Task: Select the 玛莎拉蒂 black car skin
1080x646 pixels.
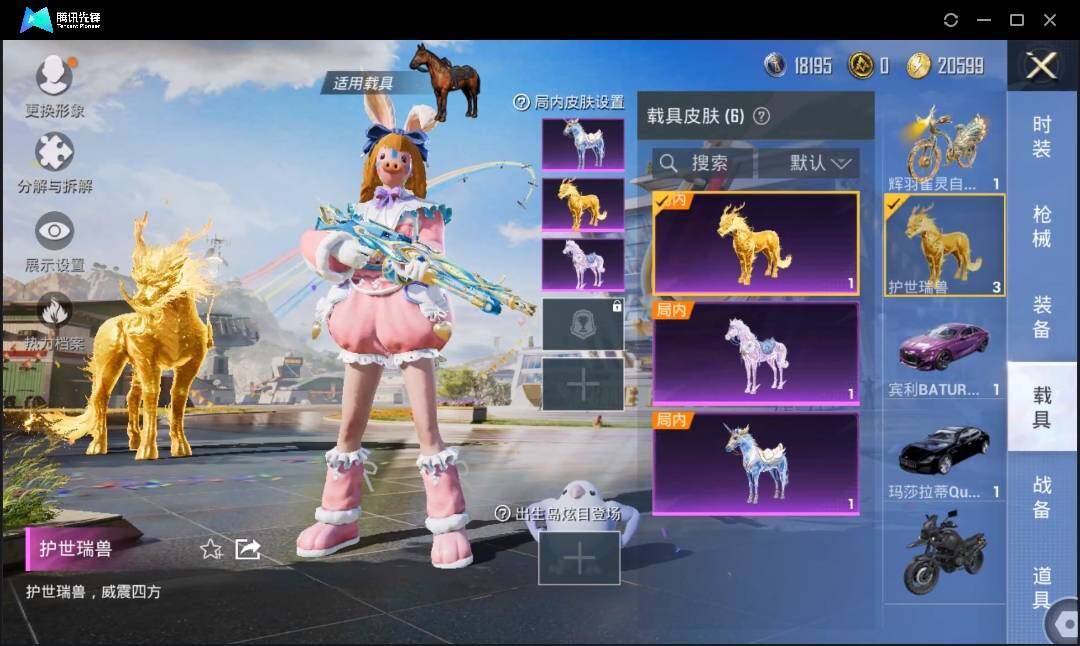Action: tap(944, 457)
